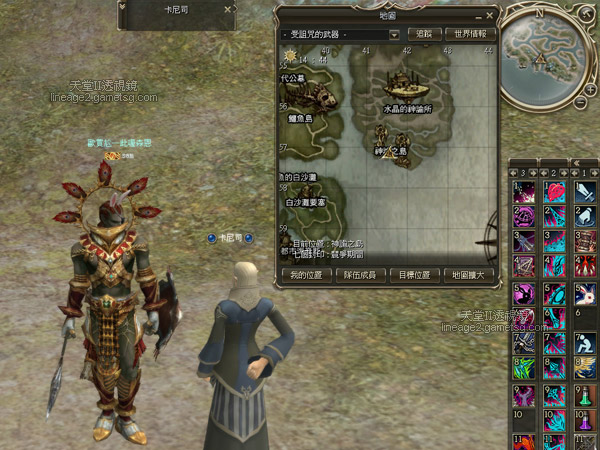This screenshot has width=600, height=450.
Task: Collapse the shortcut bars with double arrow
Action: coord(576,162)
